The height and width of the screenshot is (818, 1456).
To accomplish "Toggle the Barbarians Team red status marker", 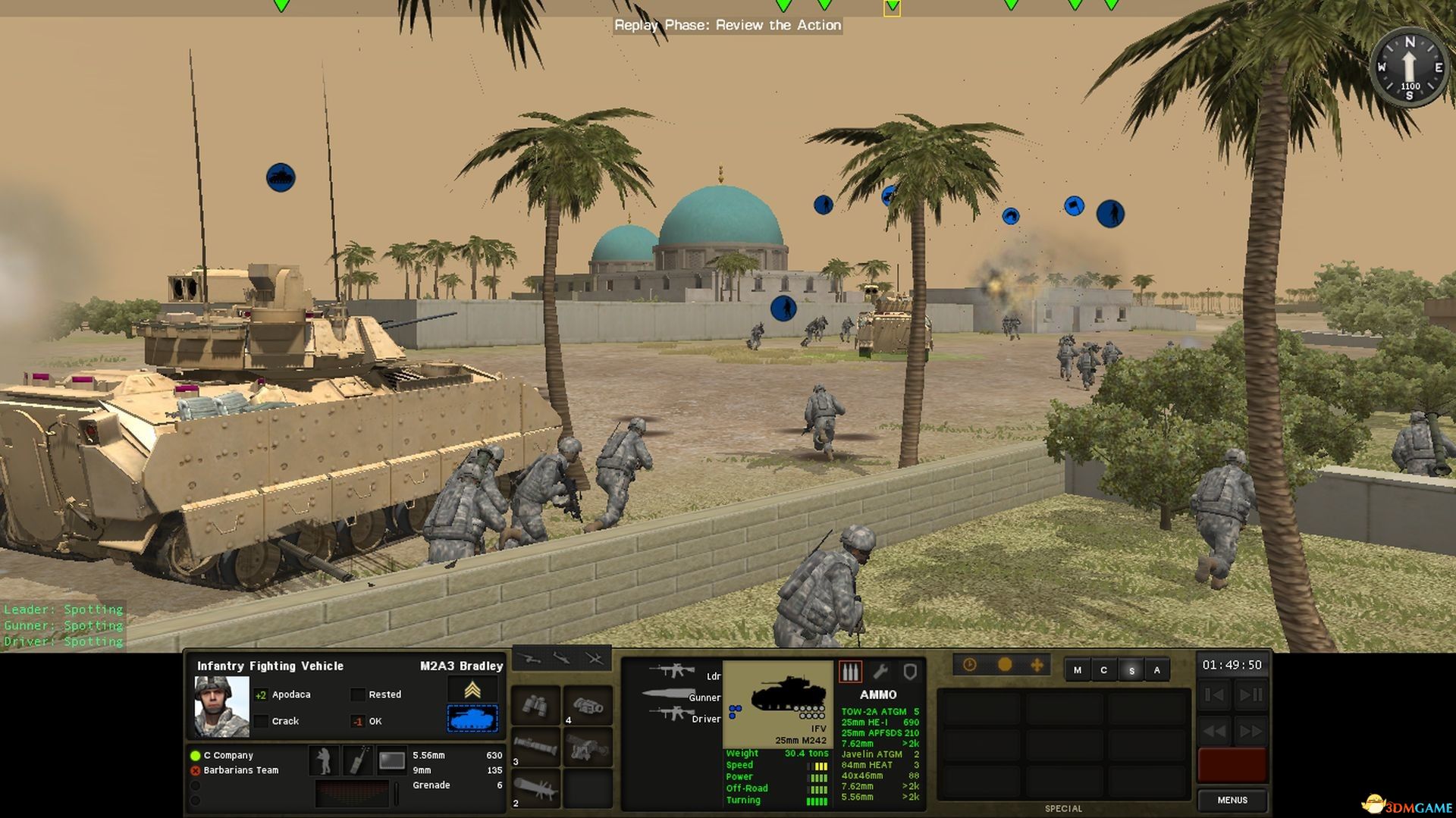I will (196, 770).
